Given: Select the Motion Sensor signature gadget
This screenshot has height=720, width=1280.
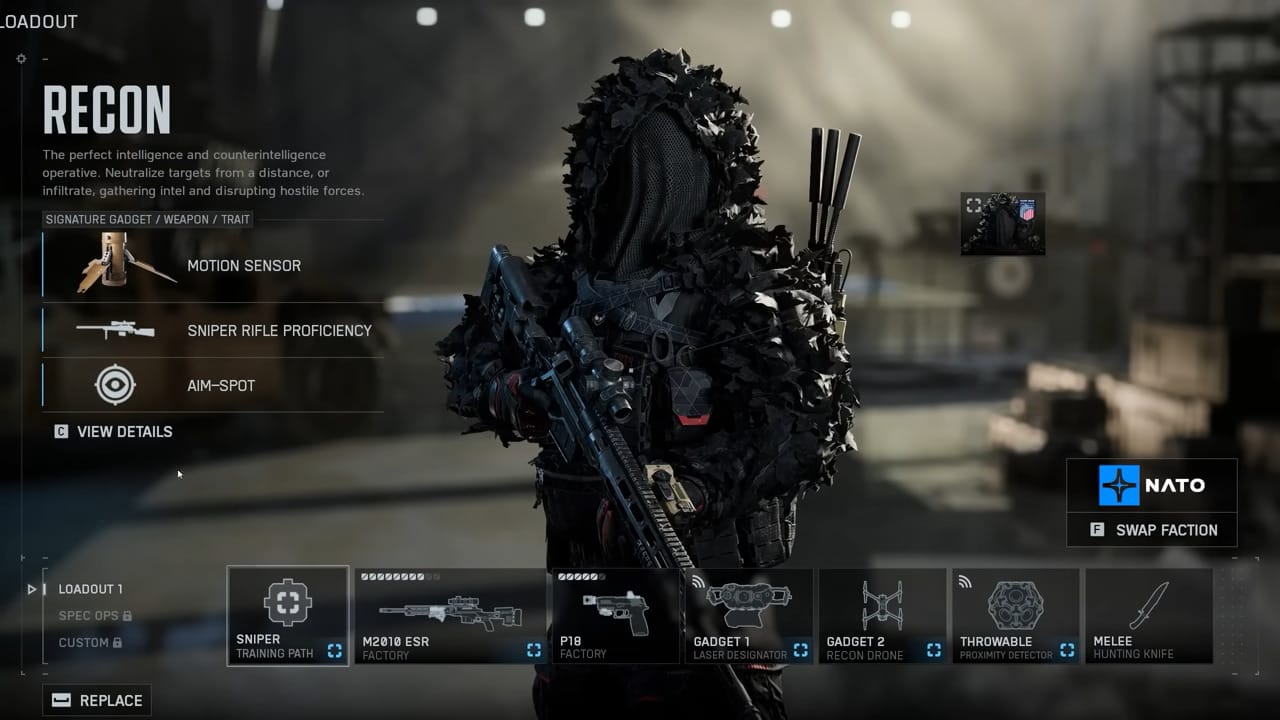Looking at the screenshot, I should 213,266.
